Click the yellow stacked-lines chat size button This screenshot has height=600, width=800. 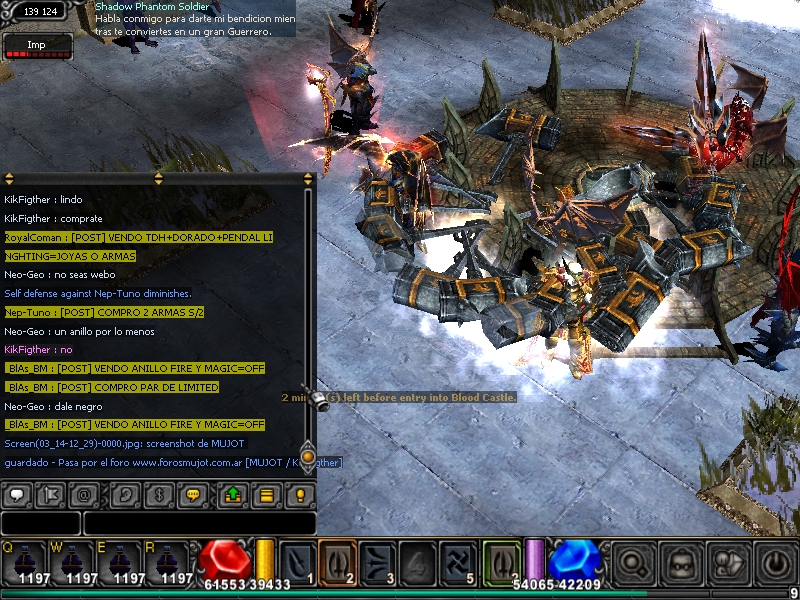tap(266, 494)
